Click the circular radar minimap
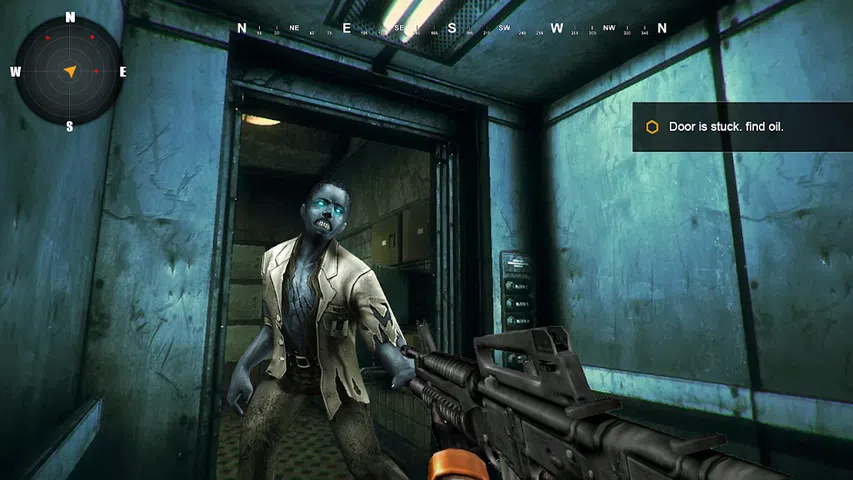This screenshot has height=480, width=853. (69, 71)
